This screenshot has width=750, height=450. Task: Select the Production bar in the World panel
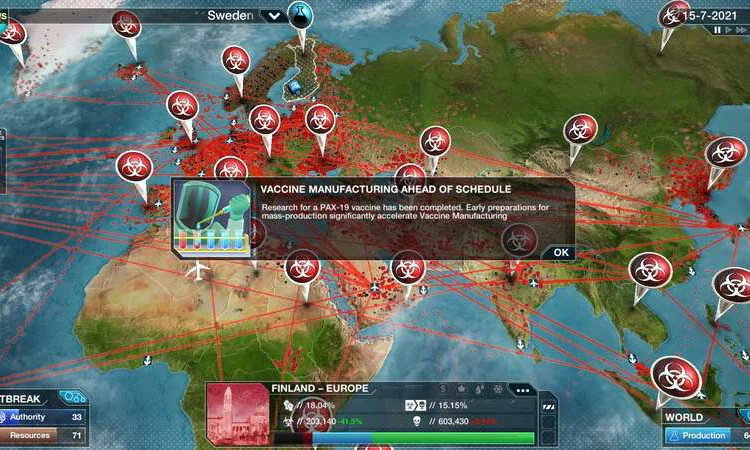[707, 436]
